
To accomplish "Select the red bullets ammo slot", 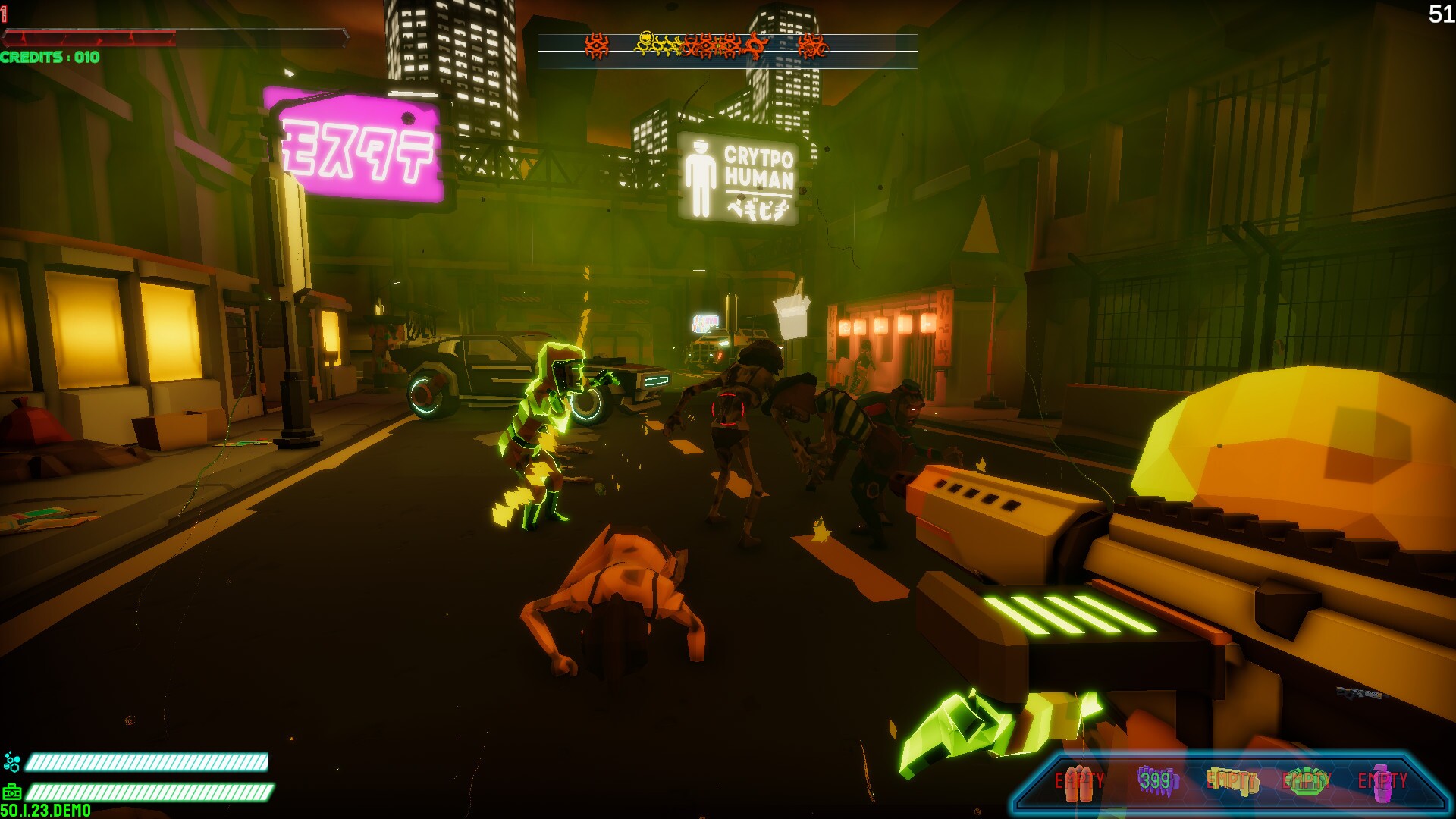I will coord(1080,782).
